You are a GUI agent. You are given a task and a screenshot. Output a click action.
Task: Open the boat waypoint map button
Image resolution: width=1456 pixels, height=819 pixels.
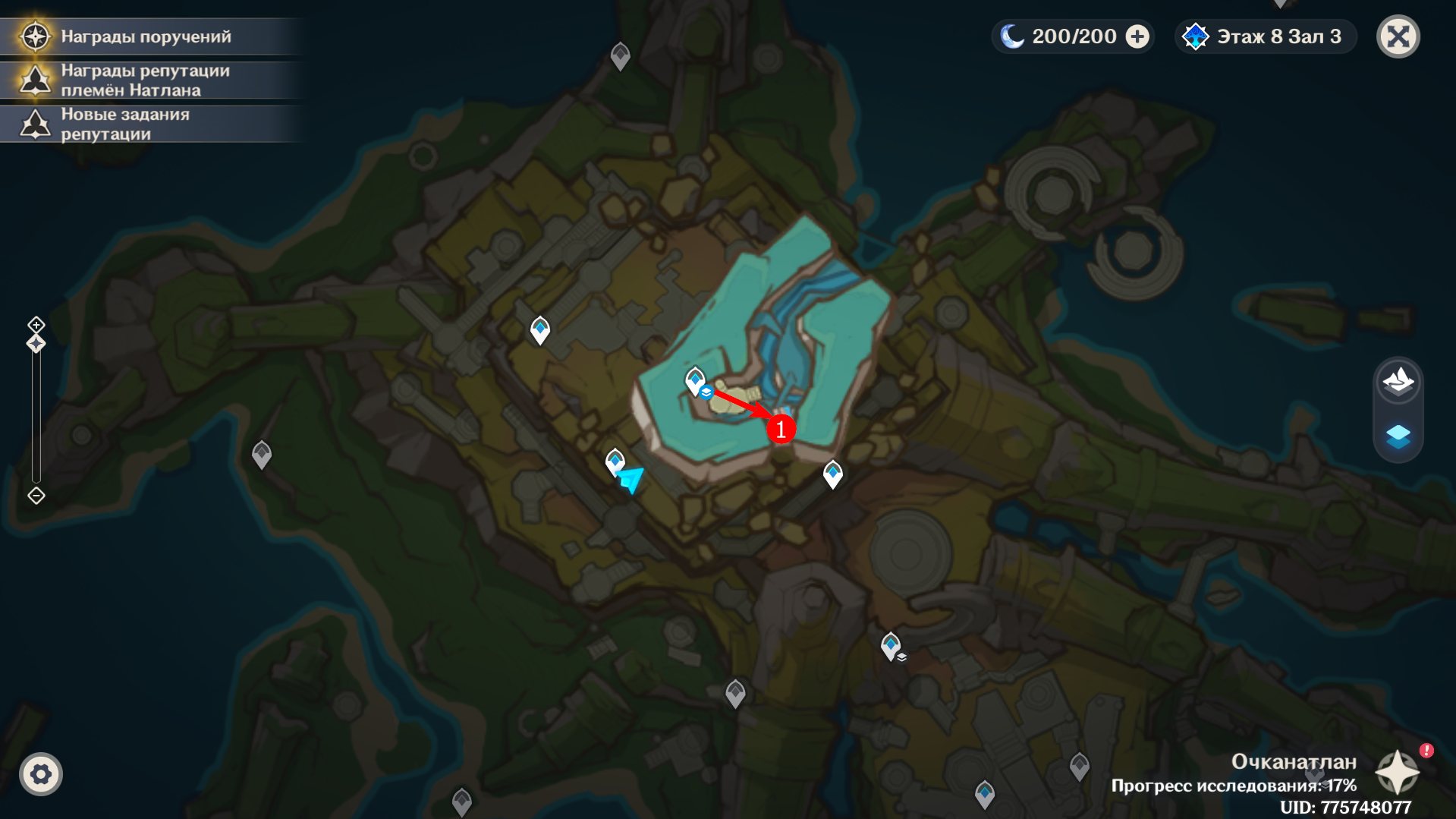[1398, 380]
